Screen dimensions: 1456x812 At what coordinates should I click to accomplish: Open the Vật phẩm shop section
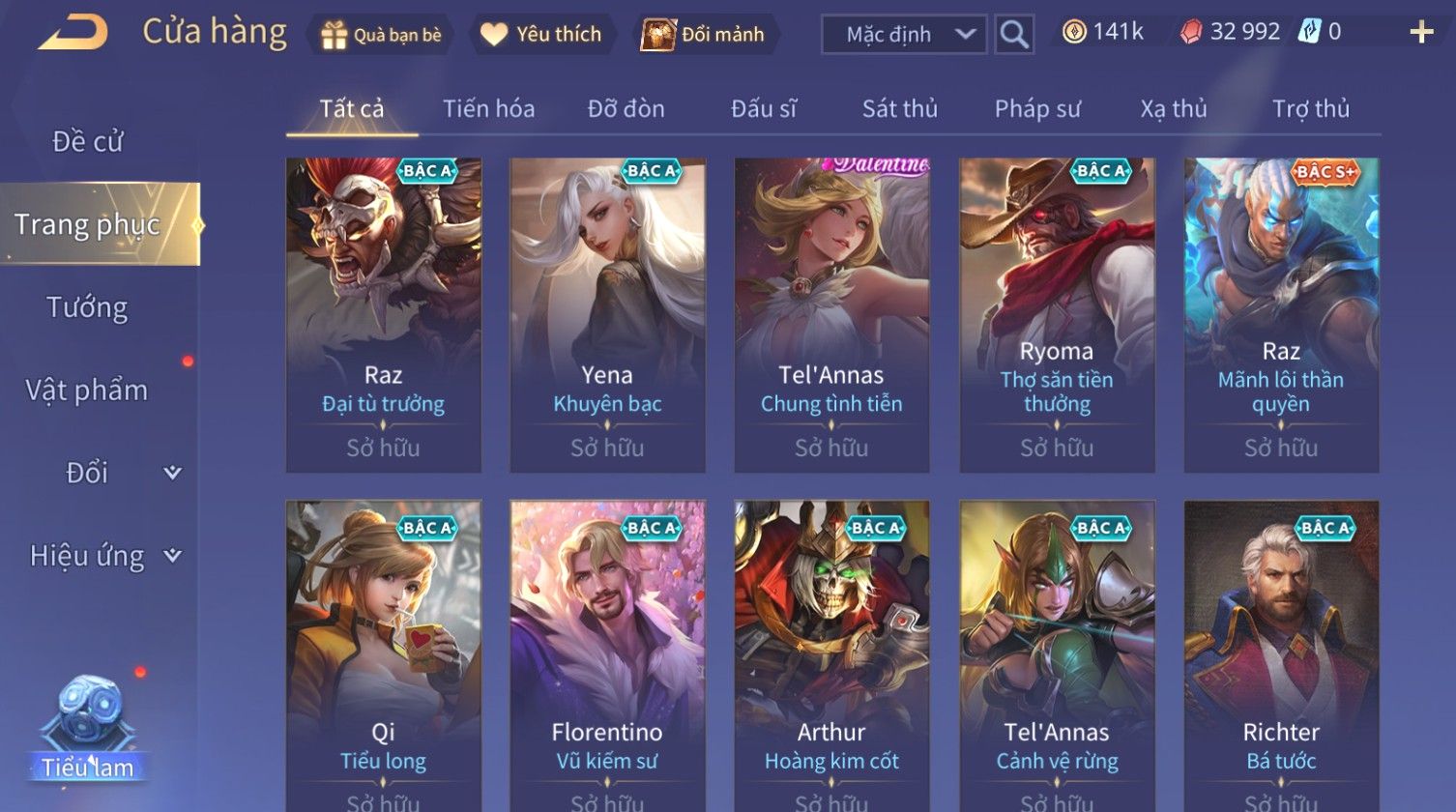point(87,391)
